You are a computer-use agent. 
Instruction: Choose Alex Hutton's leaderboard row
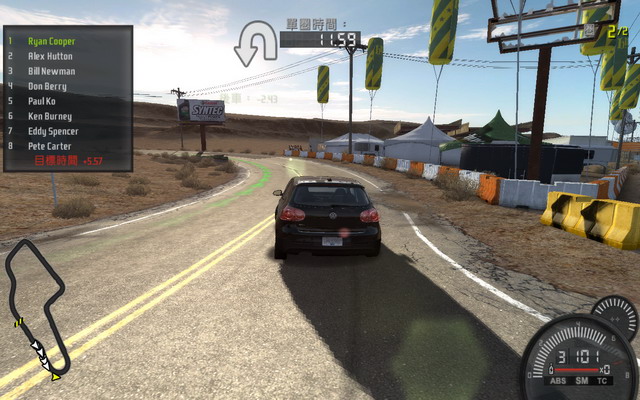50,57
